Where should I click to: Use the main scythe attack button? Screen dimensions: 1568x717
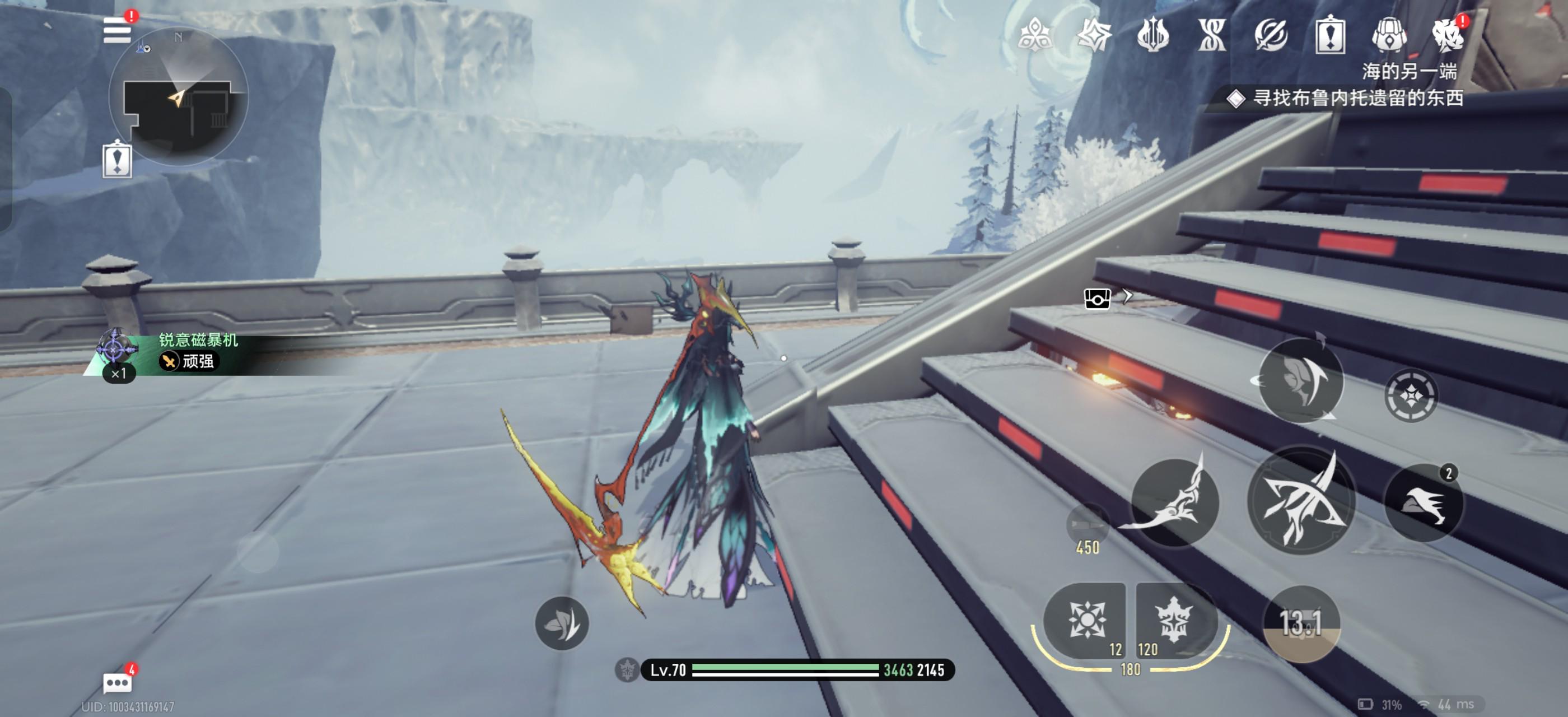(x=1301, y=500)
